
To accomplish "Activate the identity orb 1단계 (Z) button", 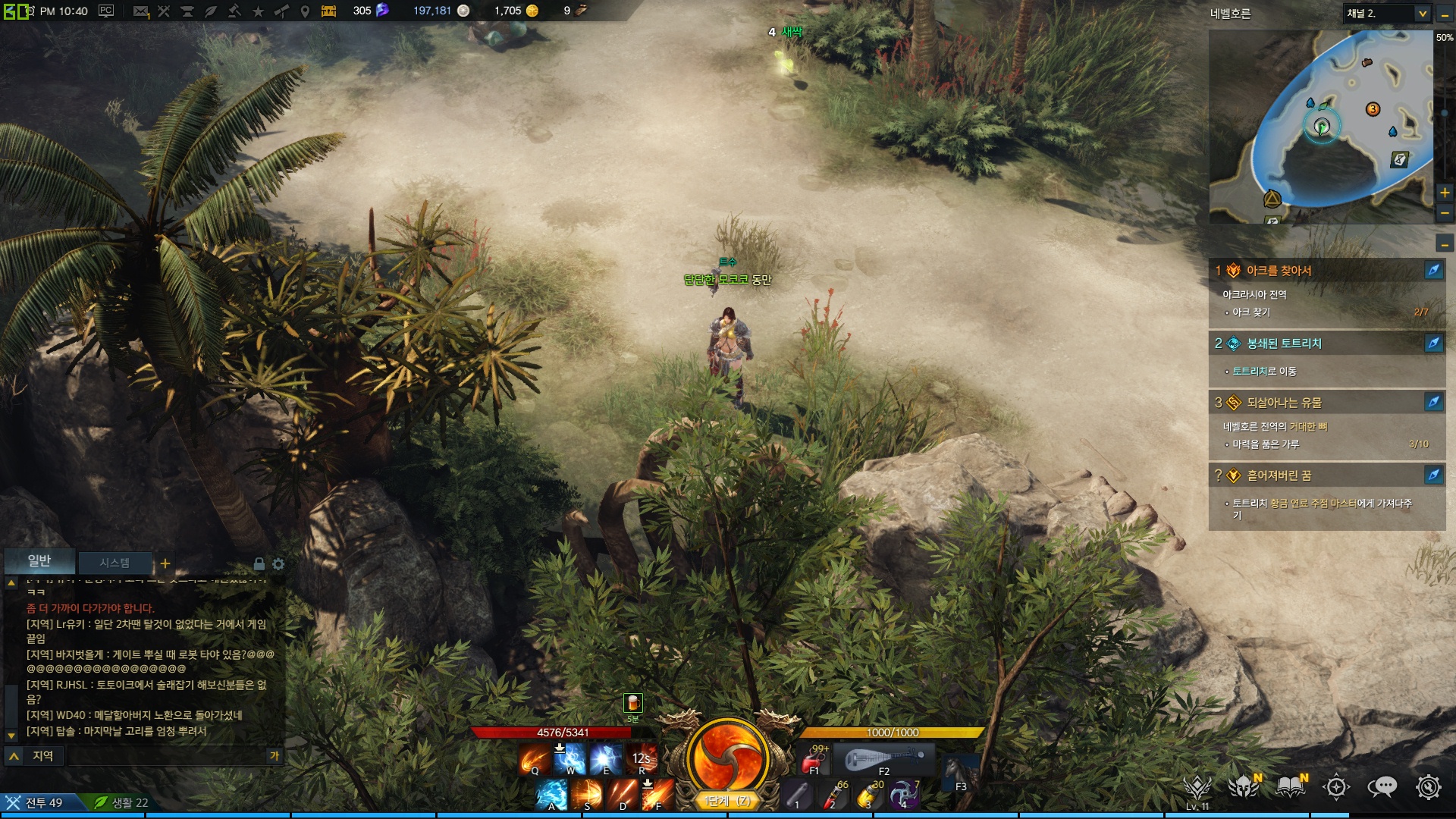I will pos(727,760).
